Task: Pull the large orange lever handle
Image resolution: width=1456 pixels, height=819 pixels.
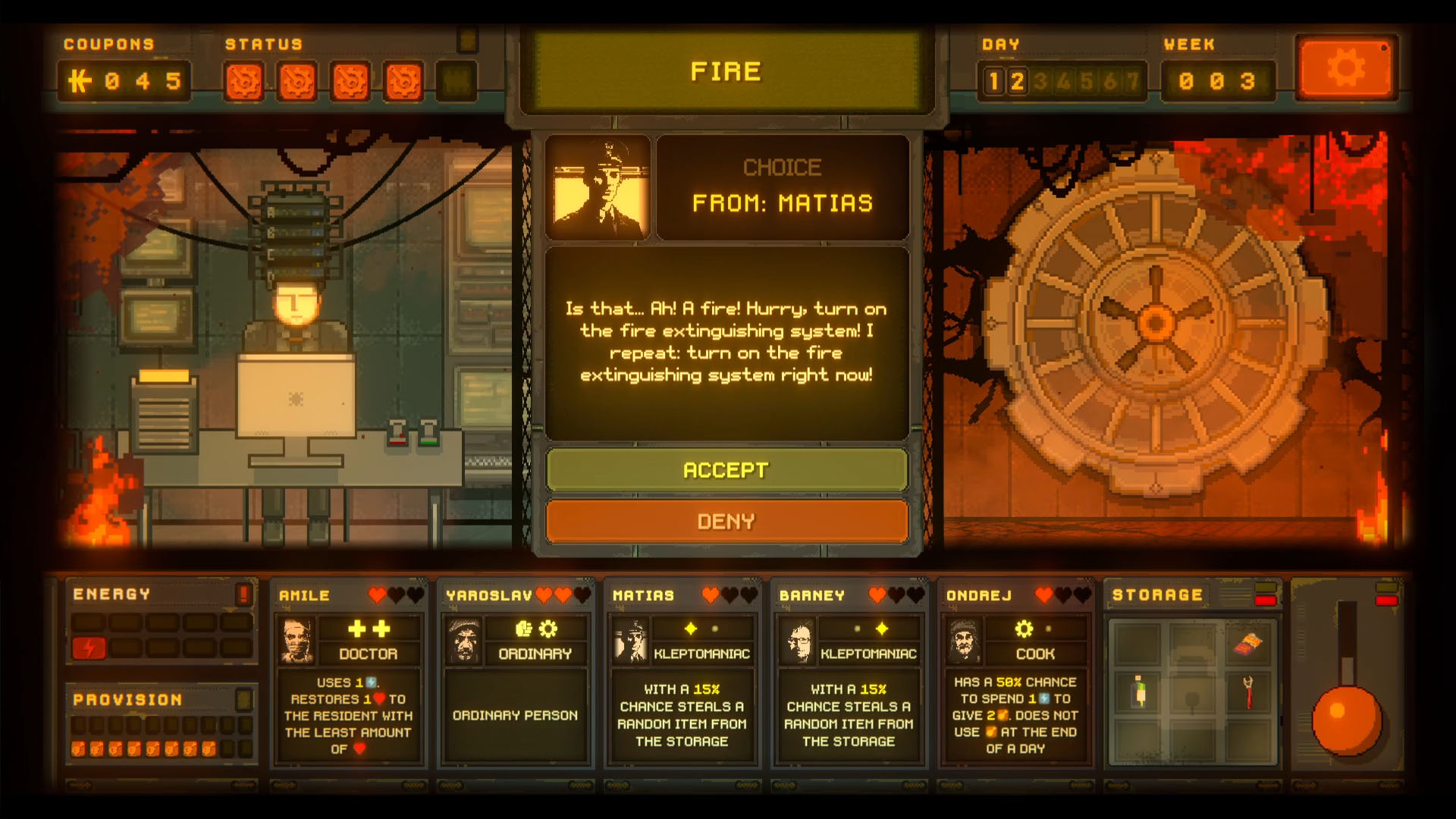Action: (1346, 721)
